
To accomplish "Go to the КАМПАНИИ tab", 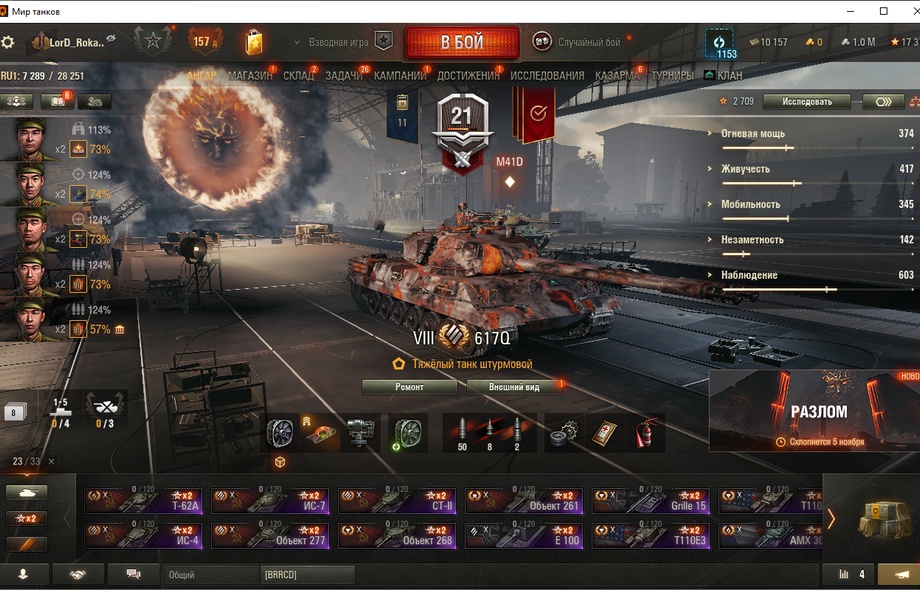I will 399,76.
